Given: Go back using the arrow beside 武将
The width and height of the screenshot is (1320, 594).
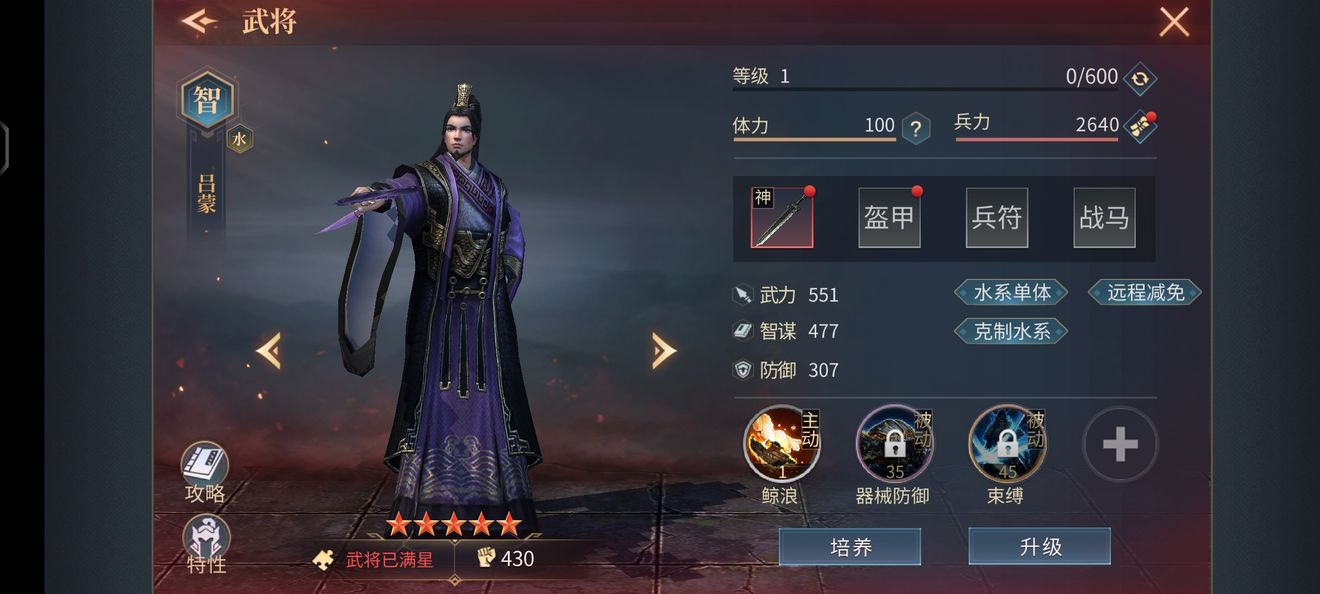Looking at the screenshot, I should tap(199, 21).
